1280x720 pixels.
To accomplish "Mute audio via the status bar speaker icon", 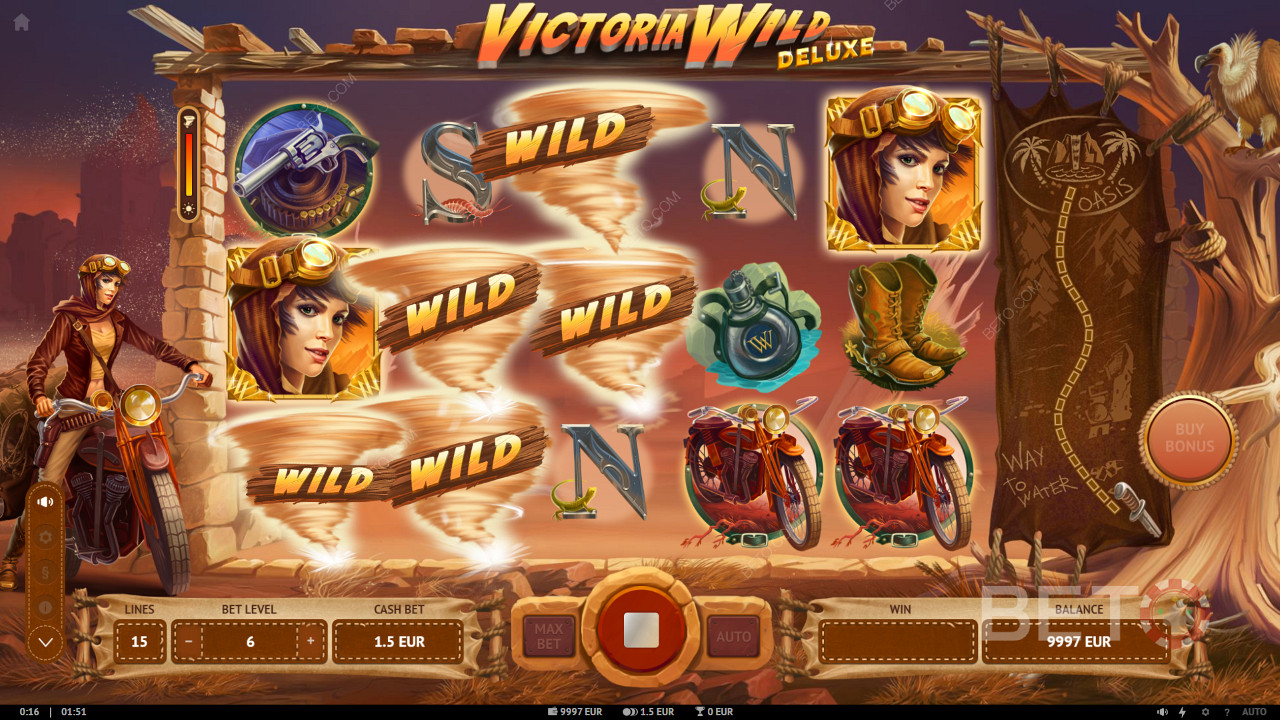I will coord(1160,711).
